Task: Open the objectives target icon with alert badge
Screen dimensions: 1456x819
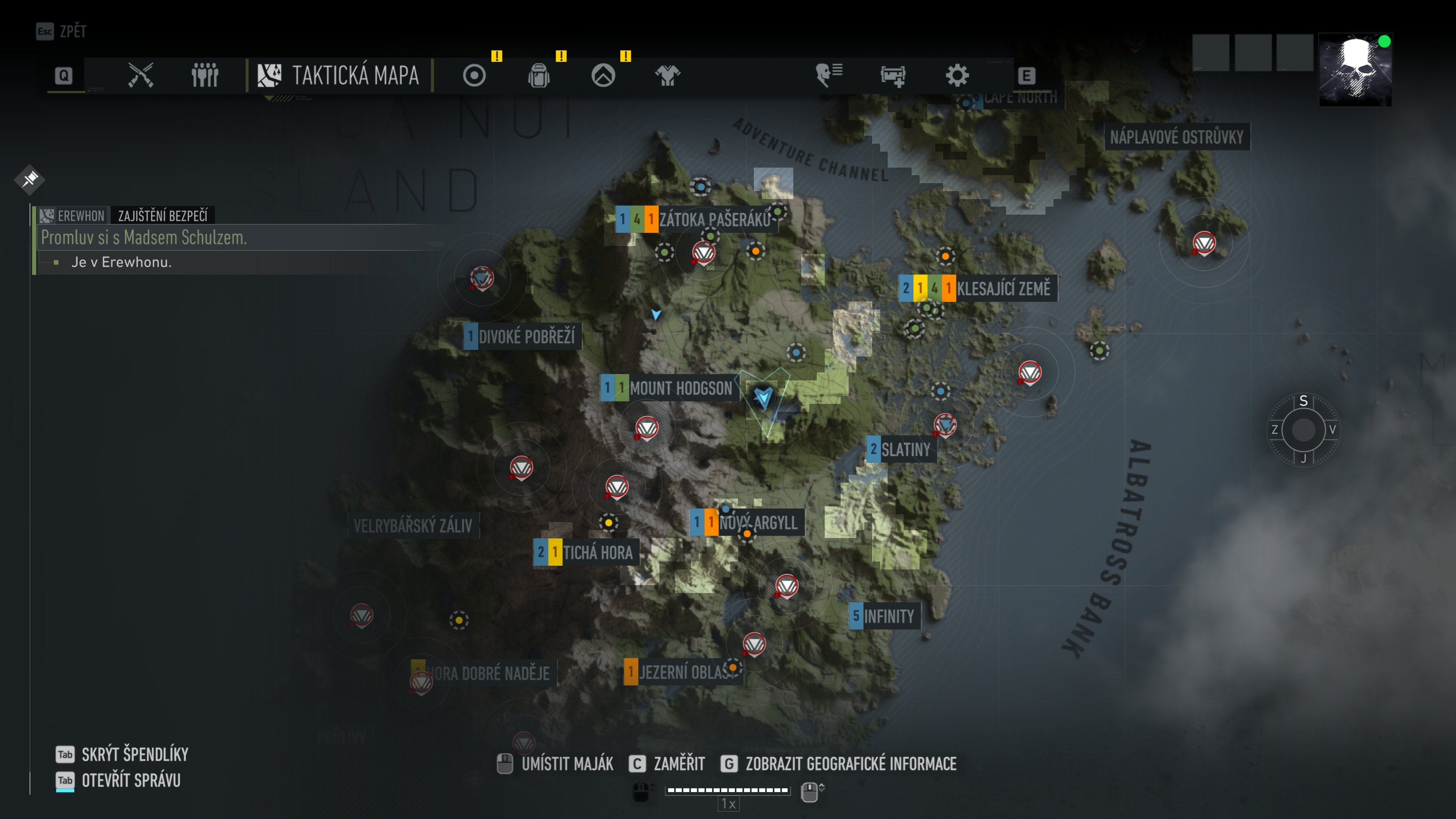Action: [x=474, y=75]
